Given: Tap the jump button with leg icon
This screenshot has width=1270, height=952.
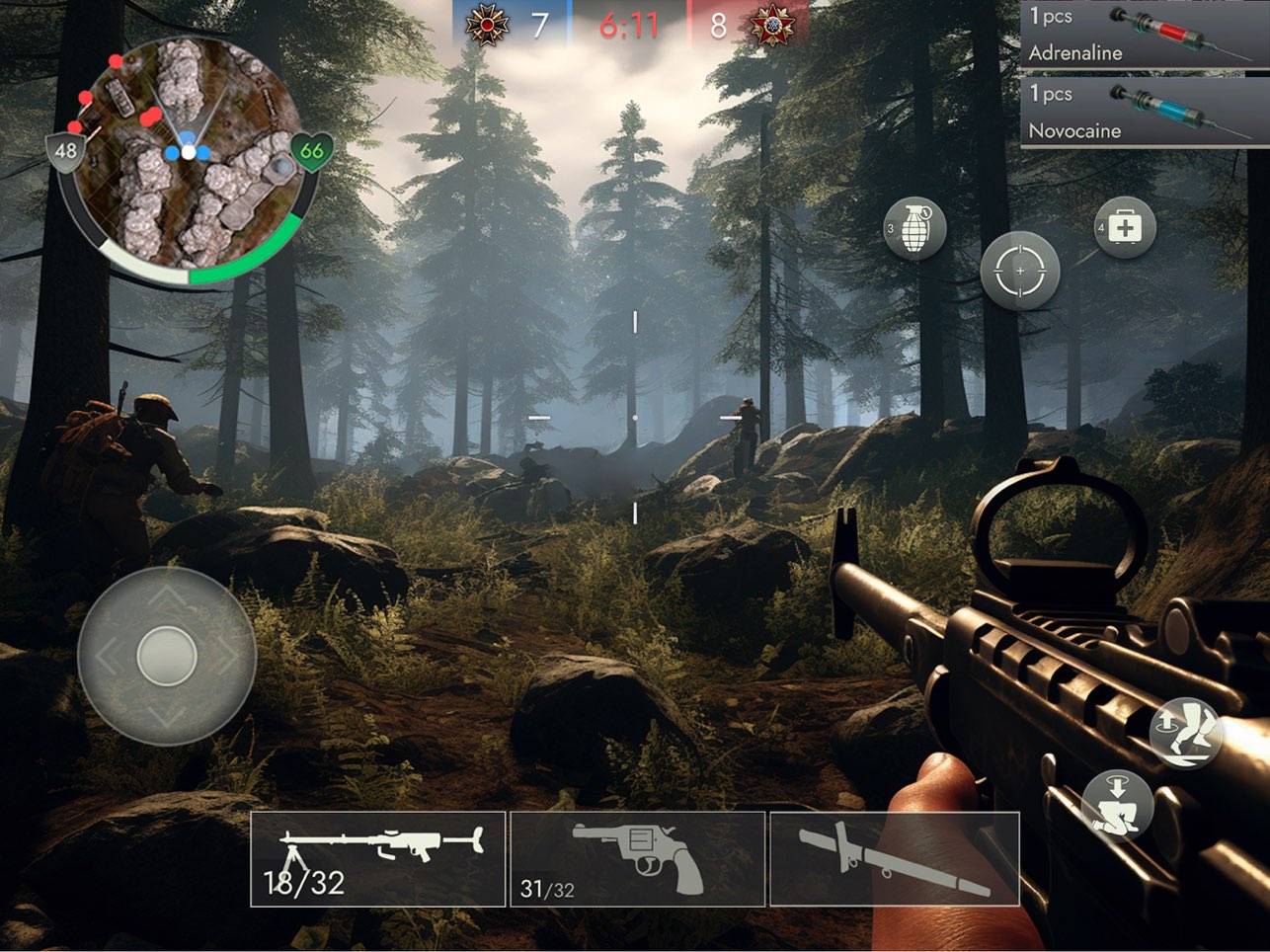Looking at the screenshot, I should [1187, 734].
